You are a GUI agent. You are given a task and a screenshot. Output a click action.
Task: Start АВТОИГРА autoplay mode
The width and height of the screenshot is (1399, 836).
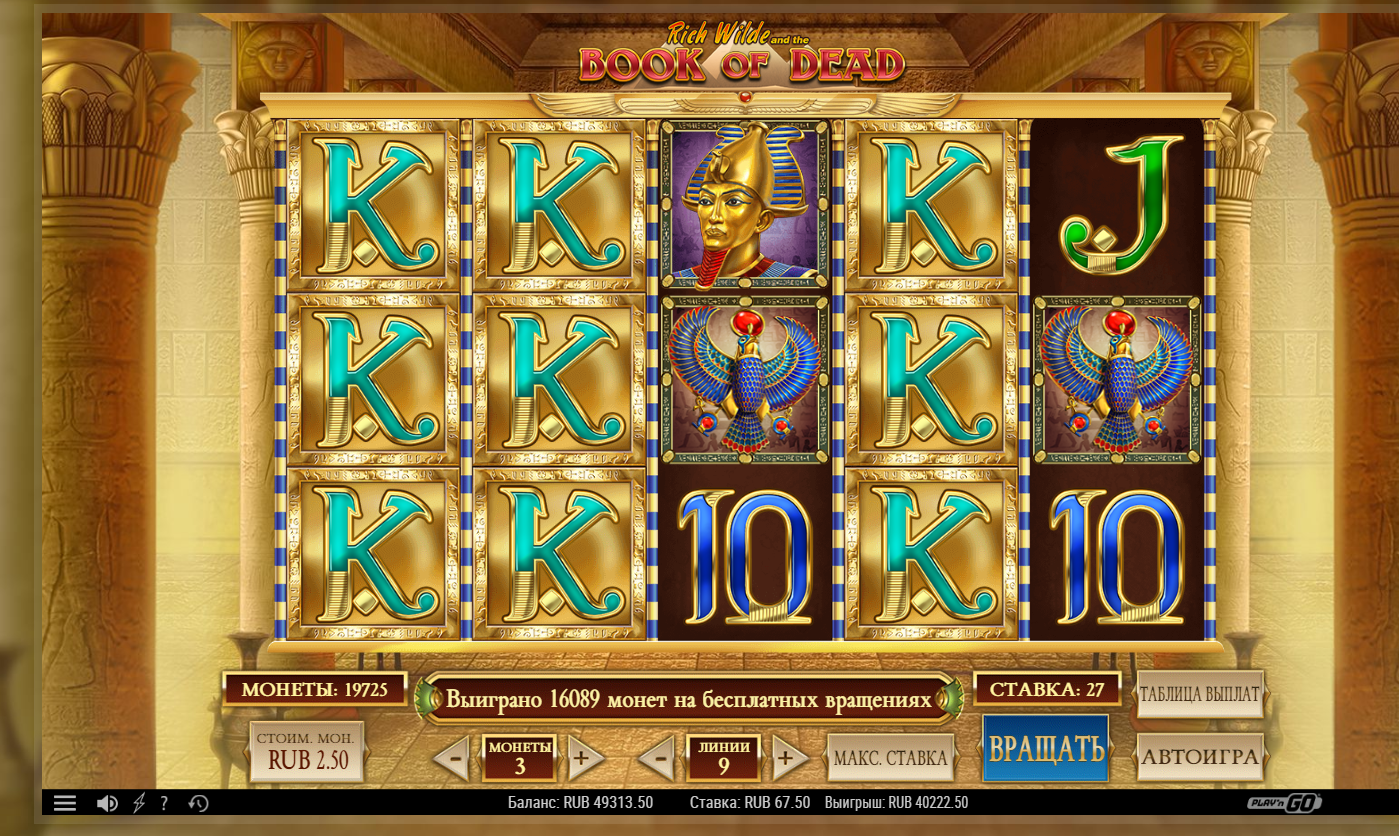(x=1200, y=757)
